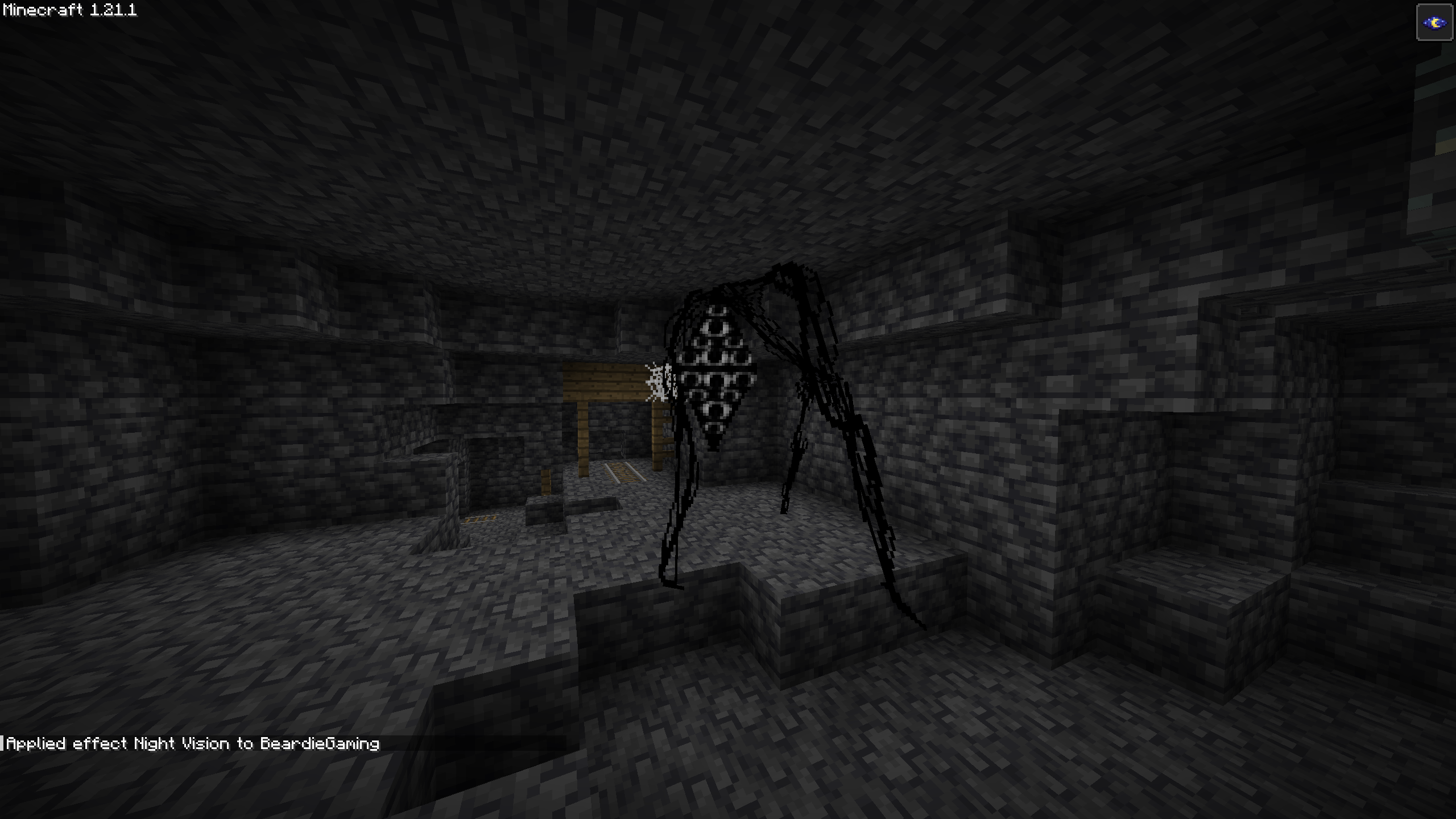Viewport: 1456px width, 819px height.
Task: Click the chat input cursor bottom left
Action: pos(4,741)
